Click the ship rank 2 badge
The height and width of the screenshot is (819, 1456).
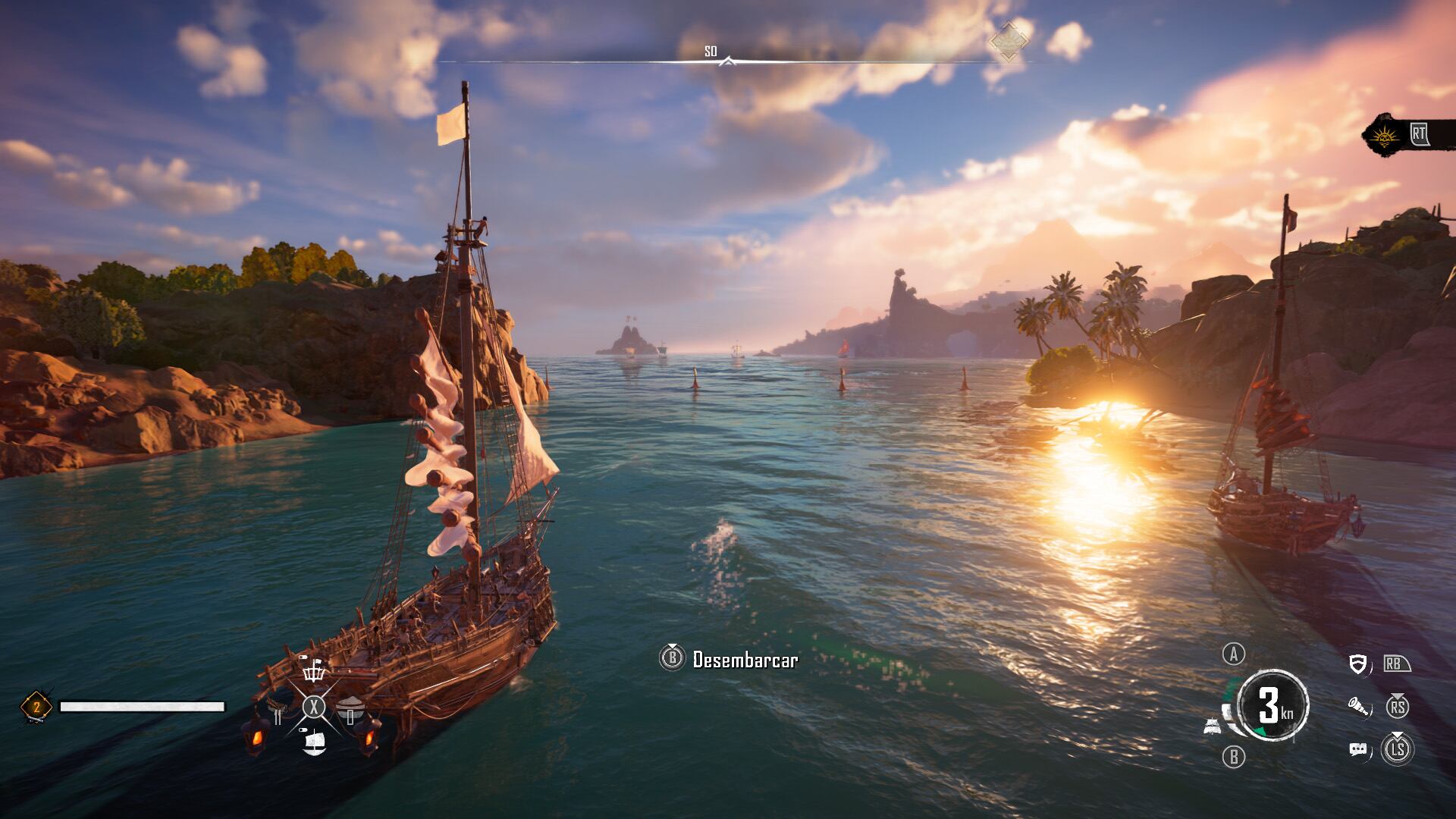click(x=36, y=707)
